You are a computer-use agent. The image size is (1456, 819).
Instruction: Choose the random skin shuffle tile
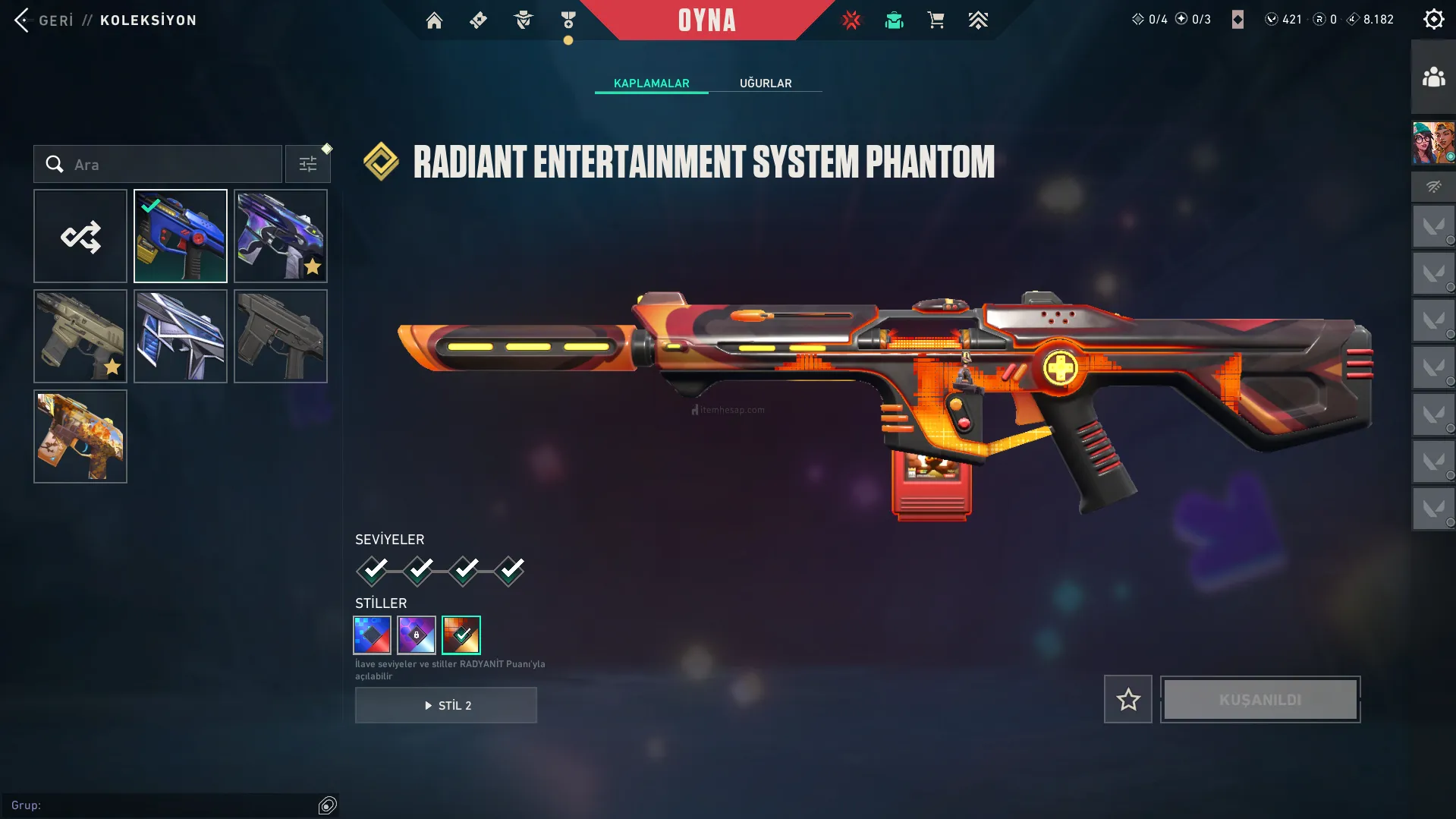[80, 237]
